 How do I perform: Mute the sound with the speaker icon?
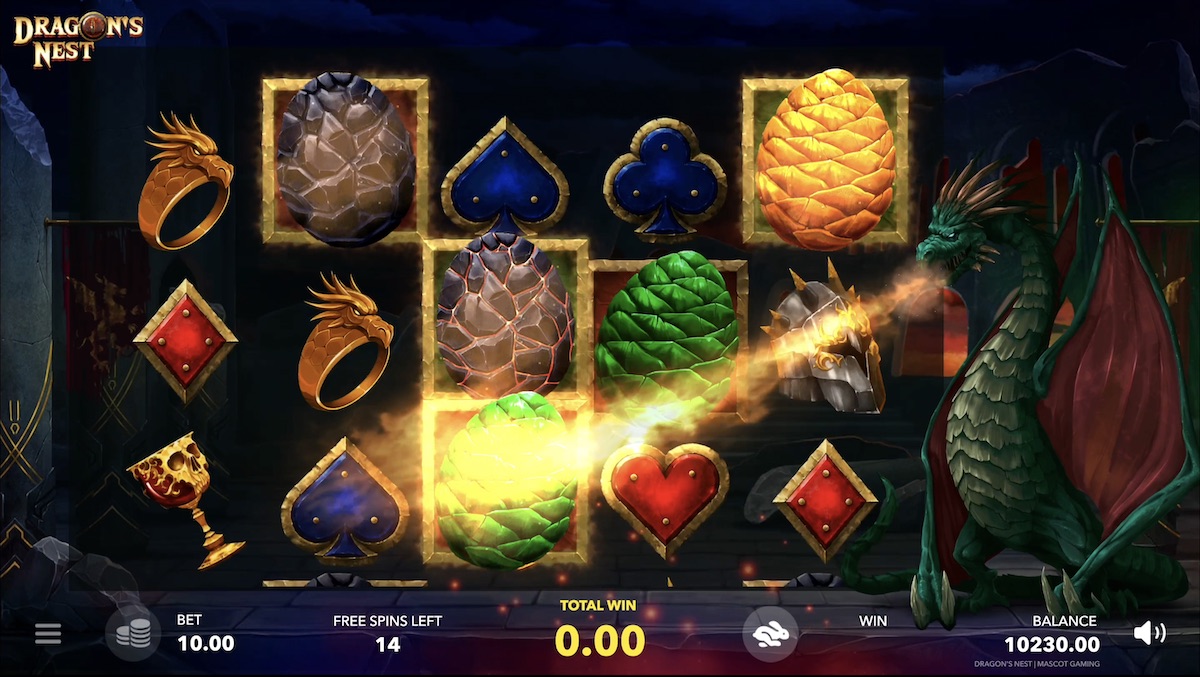(1149, 632)
